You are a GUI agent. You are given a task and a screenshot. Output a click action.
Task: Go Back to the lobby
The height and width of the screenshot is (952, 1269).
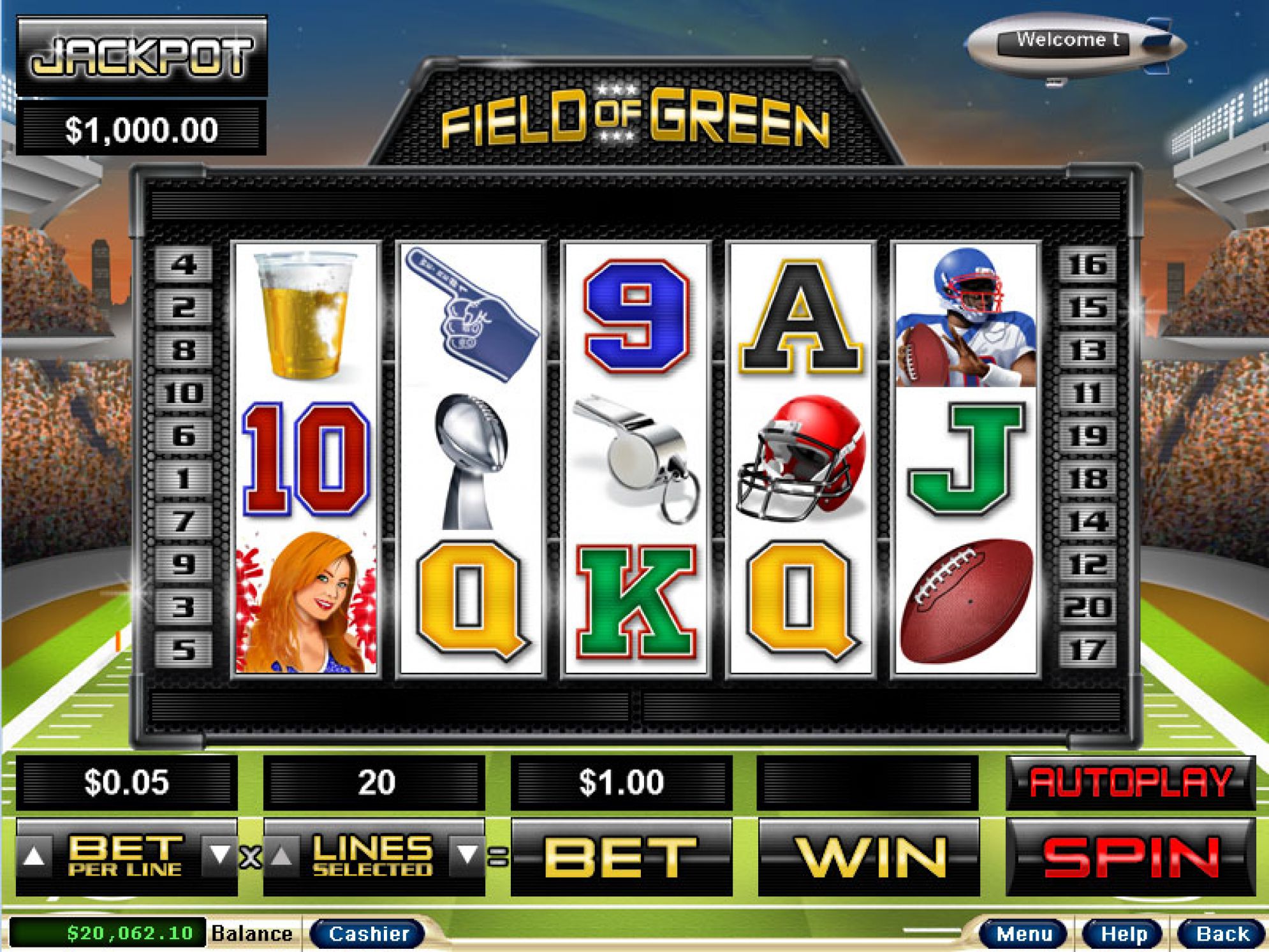[x=1222, y=934]
